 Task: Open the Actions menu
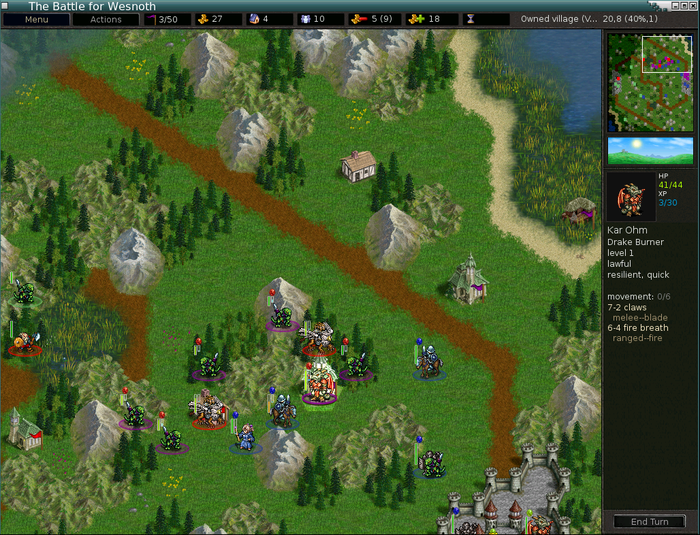(105, 19)
